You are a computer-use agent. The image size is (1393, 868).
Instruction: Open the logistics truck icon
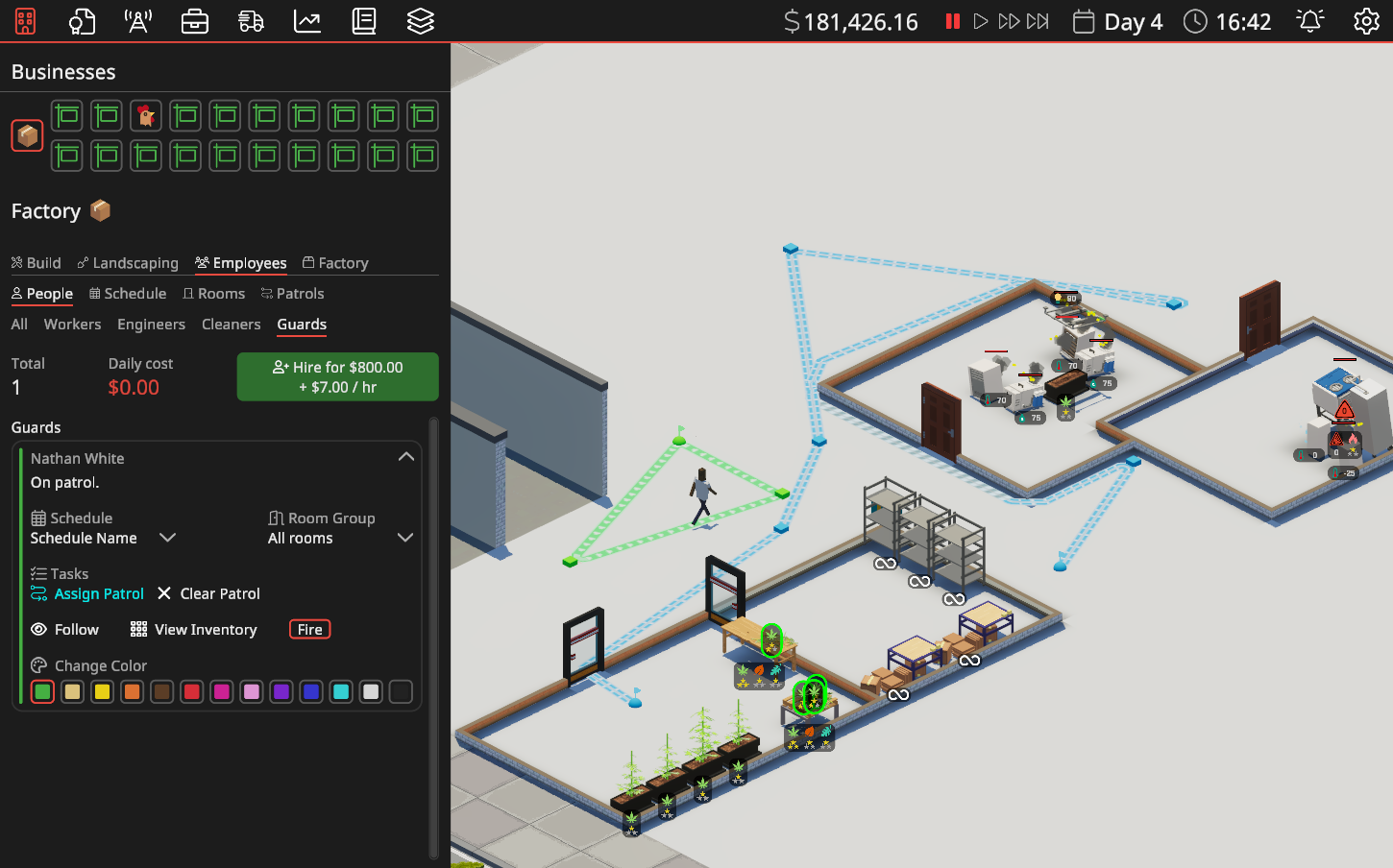pos(251,20)
